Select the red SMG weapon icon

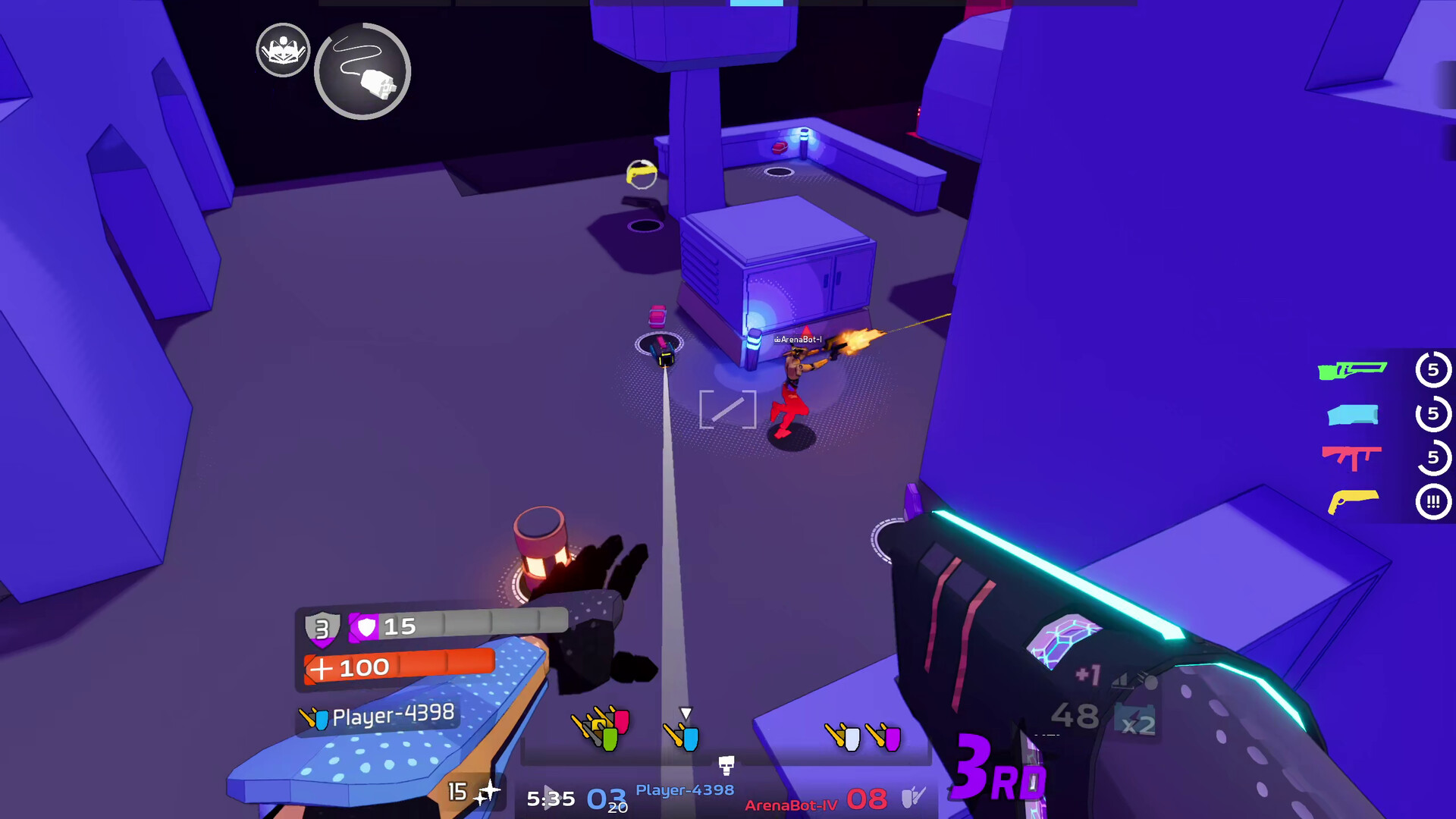(1352, 458)
